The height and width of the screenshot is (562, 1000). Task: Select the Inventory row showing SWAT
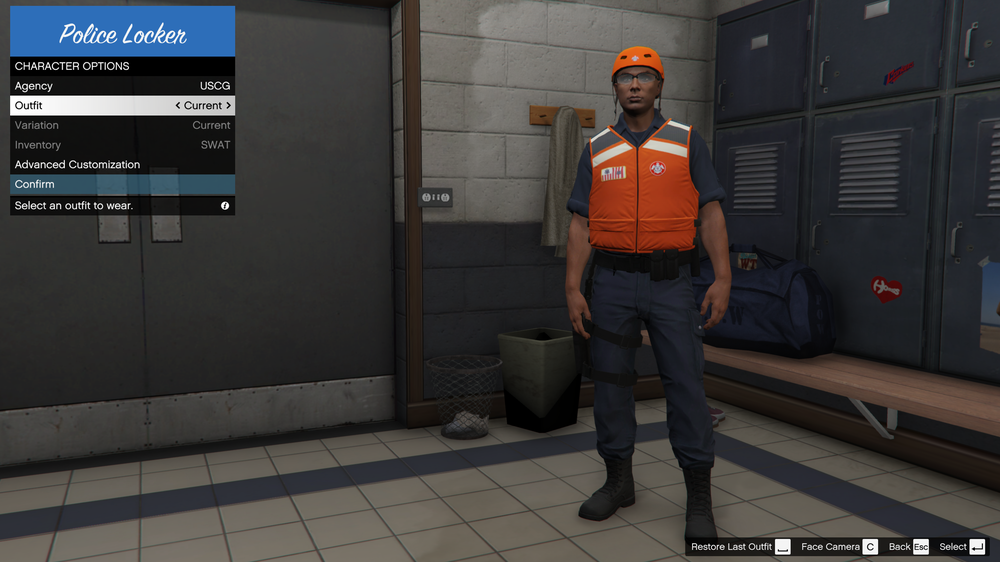[x=122, y=145]
